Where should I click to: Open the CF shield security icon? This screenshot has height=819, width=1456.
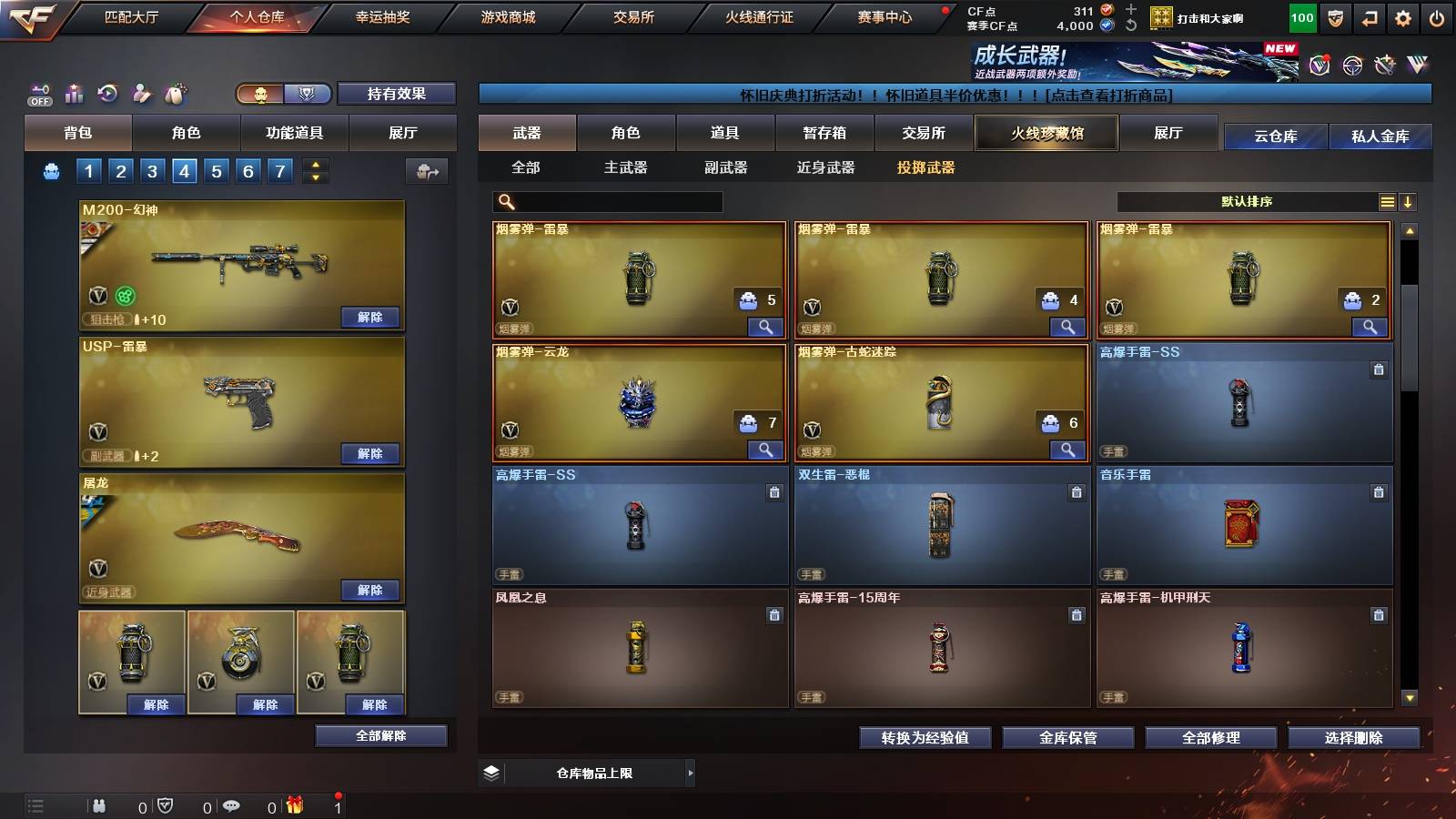pyautogui.click(x=1334, y=17)
